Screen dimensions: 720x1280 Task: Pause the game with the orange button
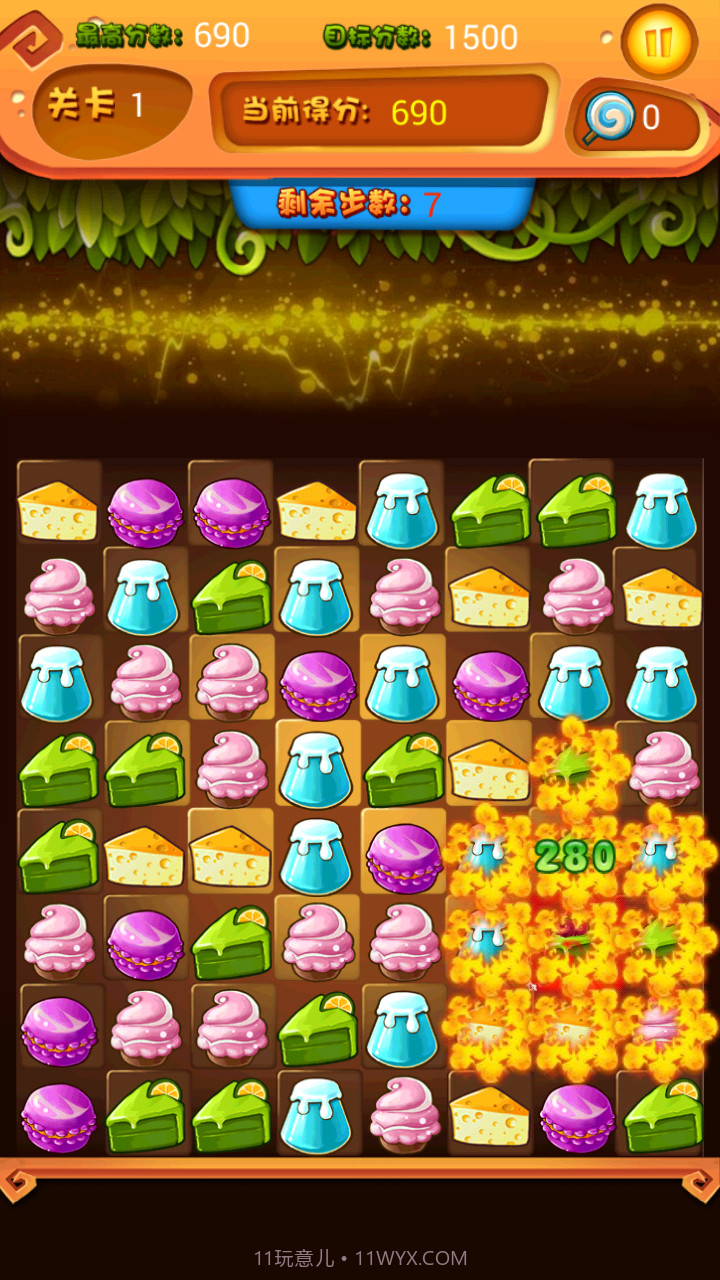[x=658, y=42]
